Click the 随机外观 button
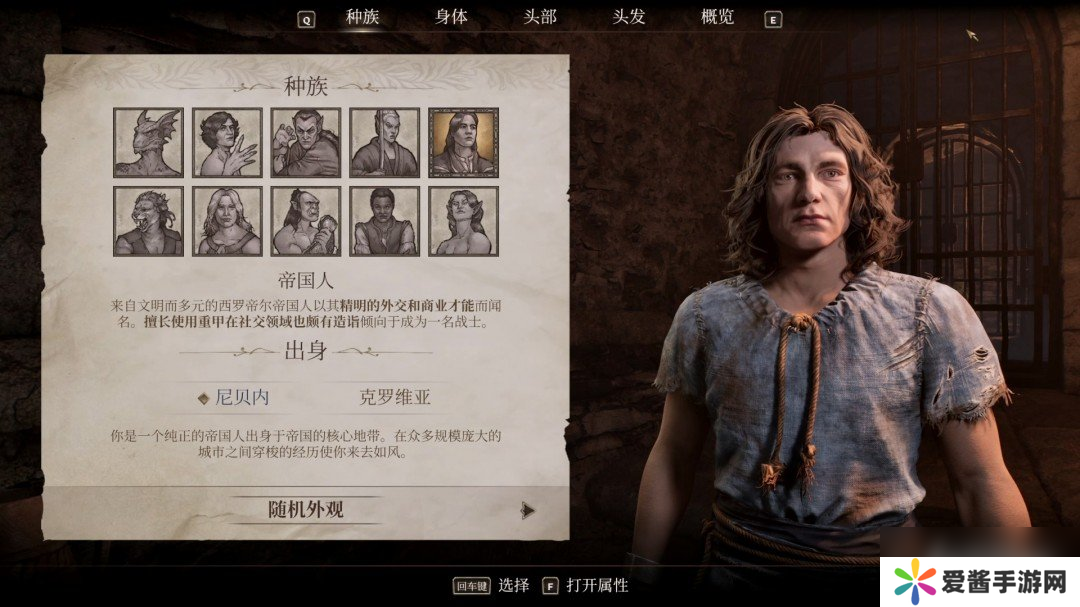Image resolution: width=1080 pixels, height=607 pixels. 306,509
